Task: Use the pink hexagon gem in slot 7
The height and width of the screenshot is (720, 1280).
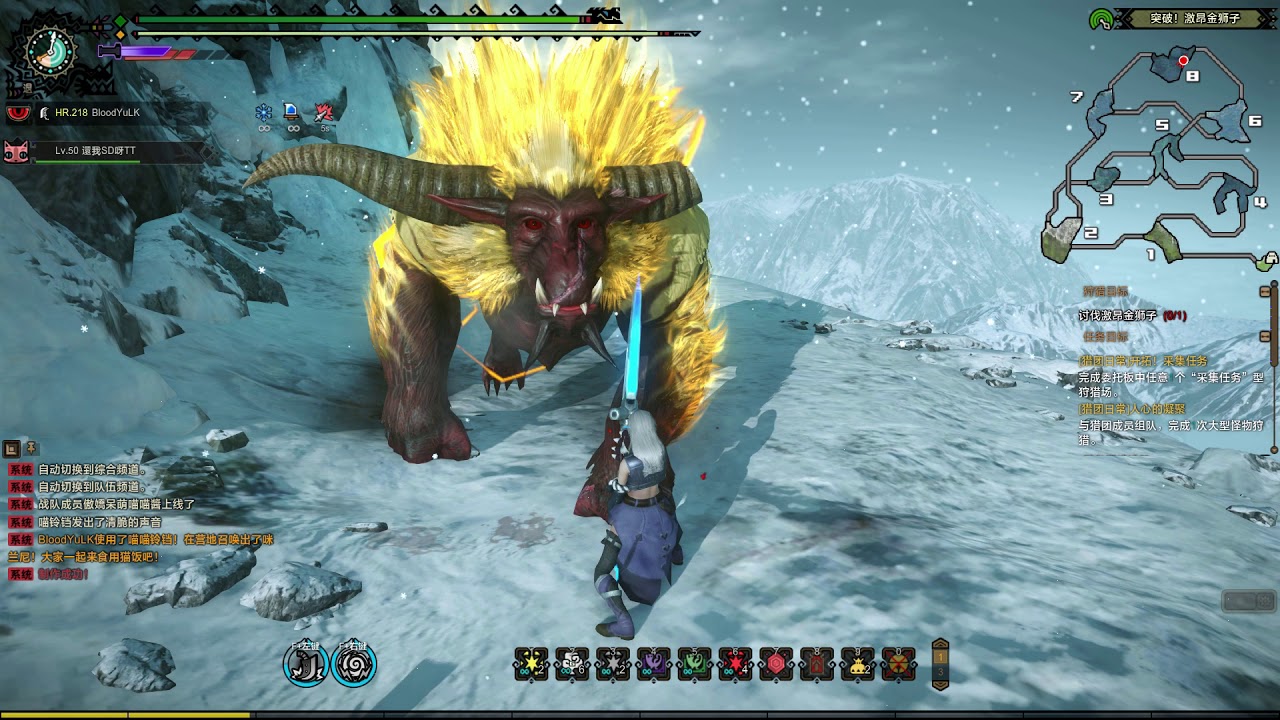Action: click(776, 664)
